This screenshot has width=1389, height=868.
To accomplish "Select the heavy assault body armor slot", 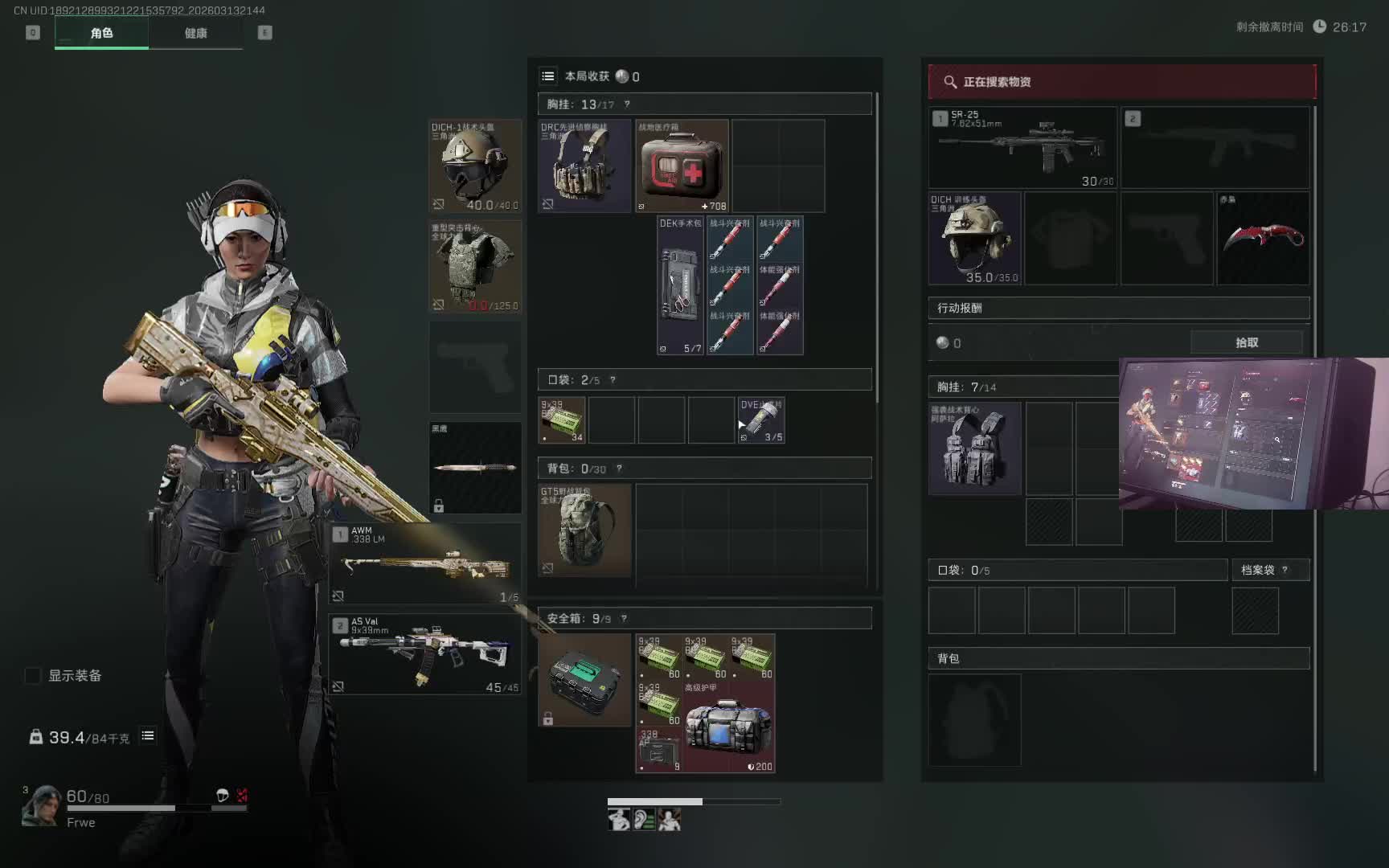I will (x=474, y=267).
